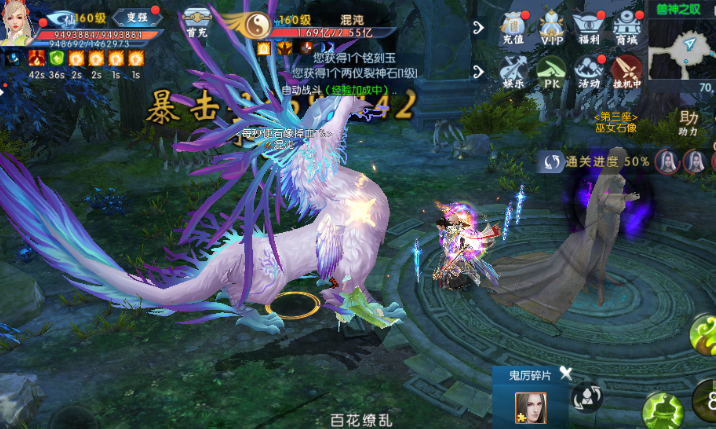Toggle the 挂机中 auto-battle button
The height and width of the screenshot is (429, 716).
click(x=627, y=72)
